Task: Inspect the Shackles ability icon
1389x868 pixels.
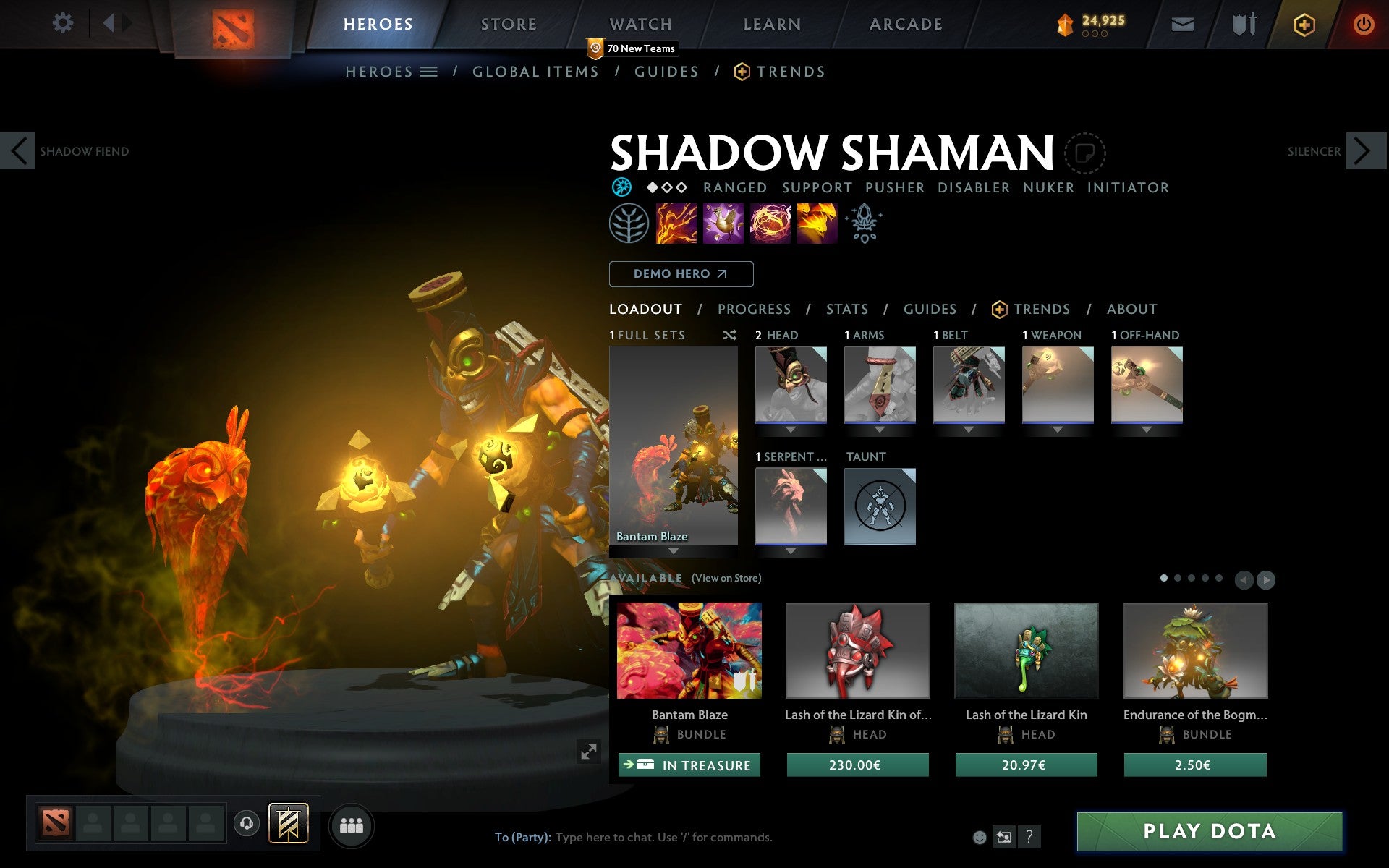Action: click(769, 224)
